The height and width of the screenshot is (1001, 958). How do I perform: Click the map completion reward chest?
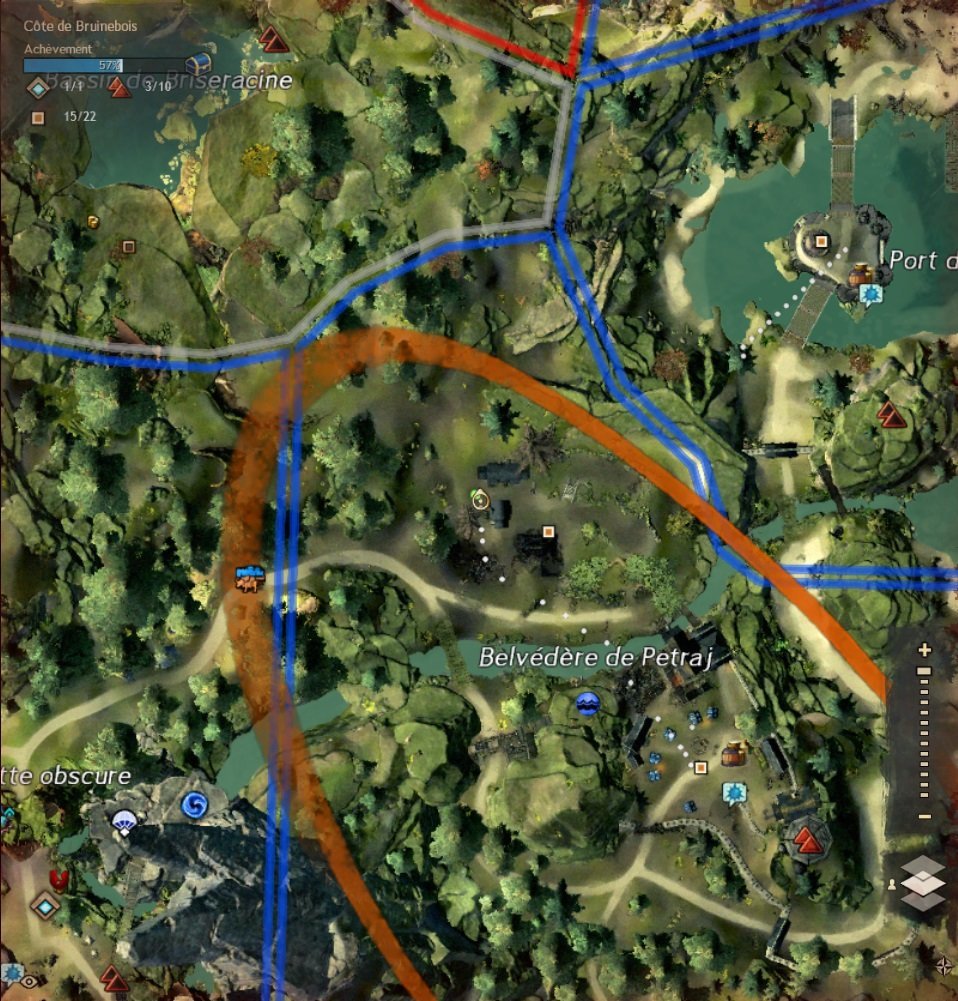point(198,64)
